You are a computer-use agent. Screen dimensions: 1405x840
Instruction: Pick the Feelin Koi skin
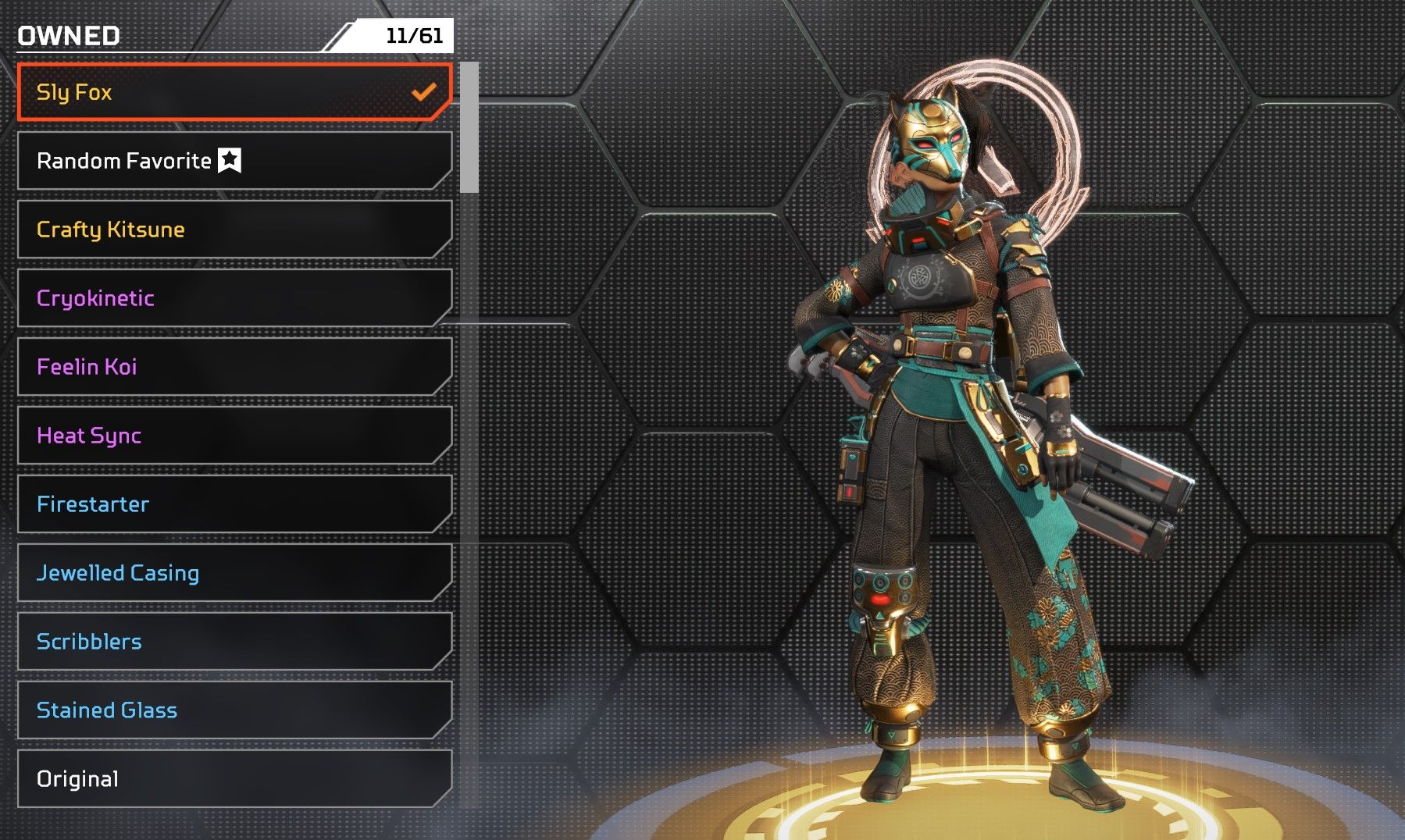[234, 367]
